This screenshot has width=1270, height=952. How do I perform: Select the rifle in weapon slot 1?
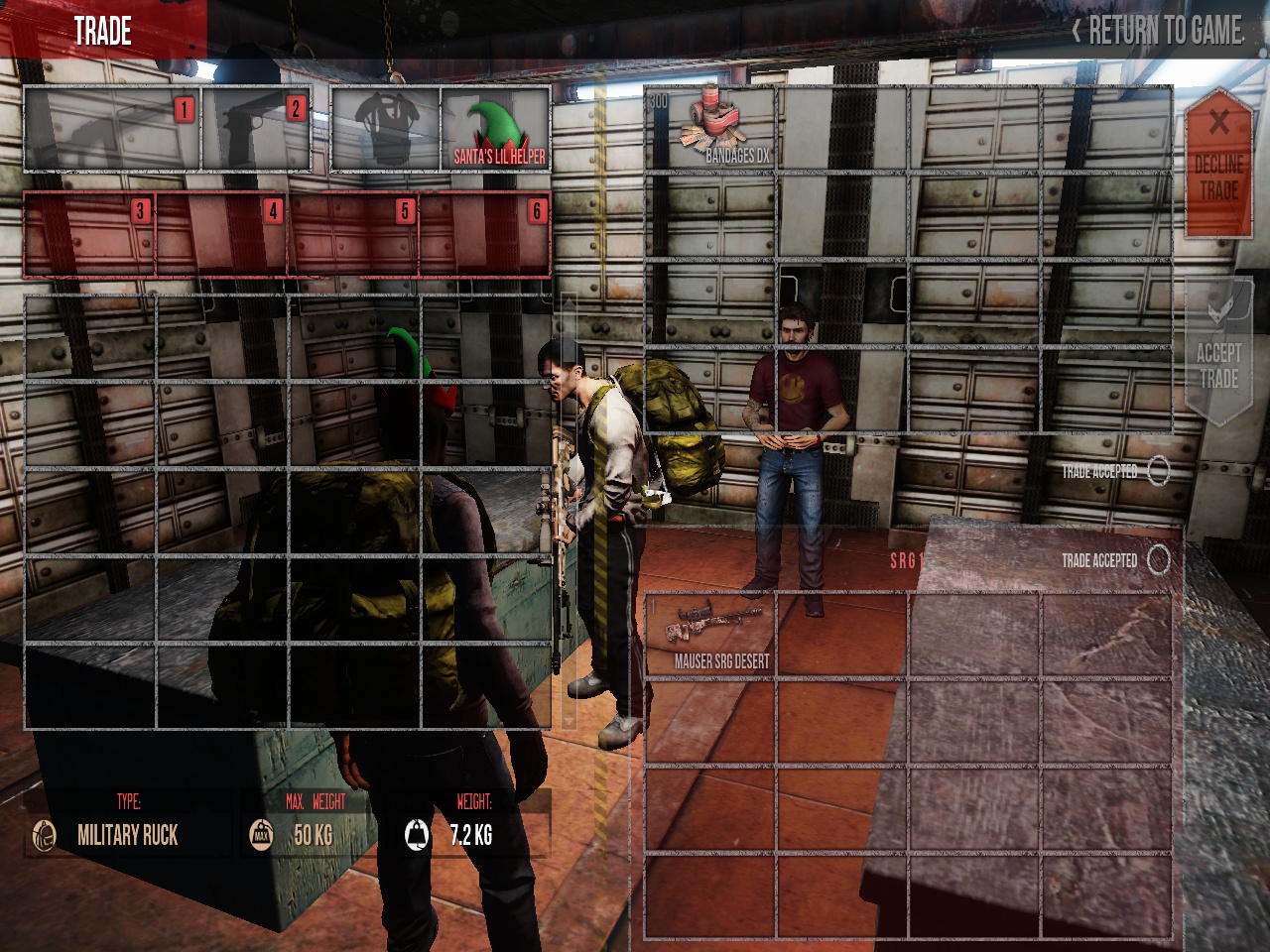(112, 130)
